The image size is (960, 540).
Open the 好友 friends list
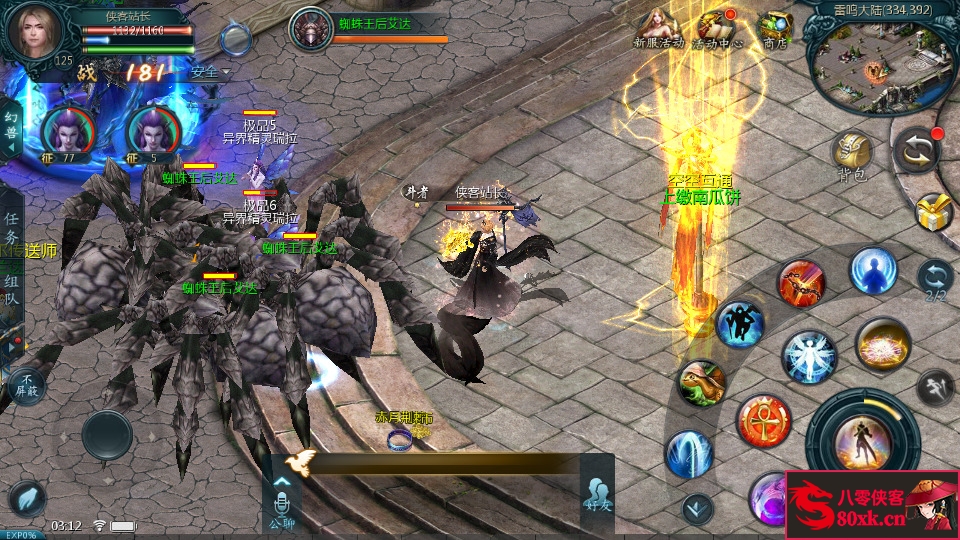click(598, 497)
